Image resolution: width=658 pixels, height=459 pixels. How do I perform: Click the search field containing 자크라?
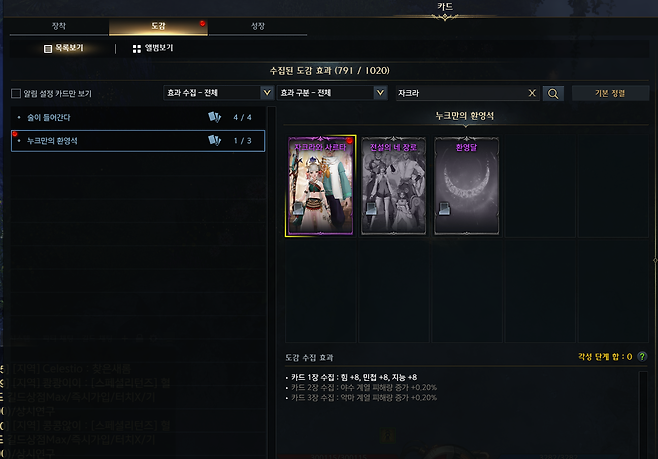(458, 93)
